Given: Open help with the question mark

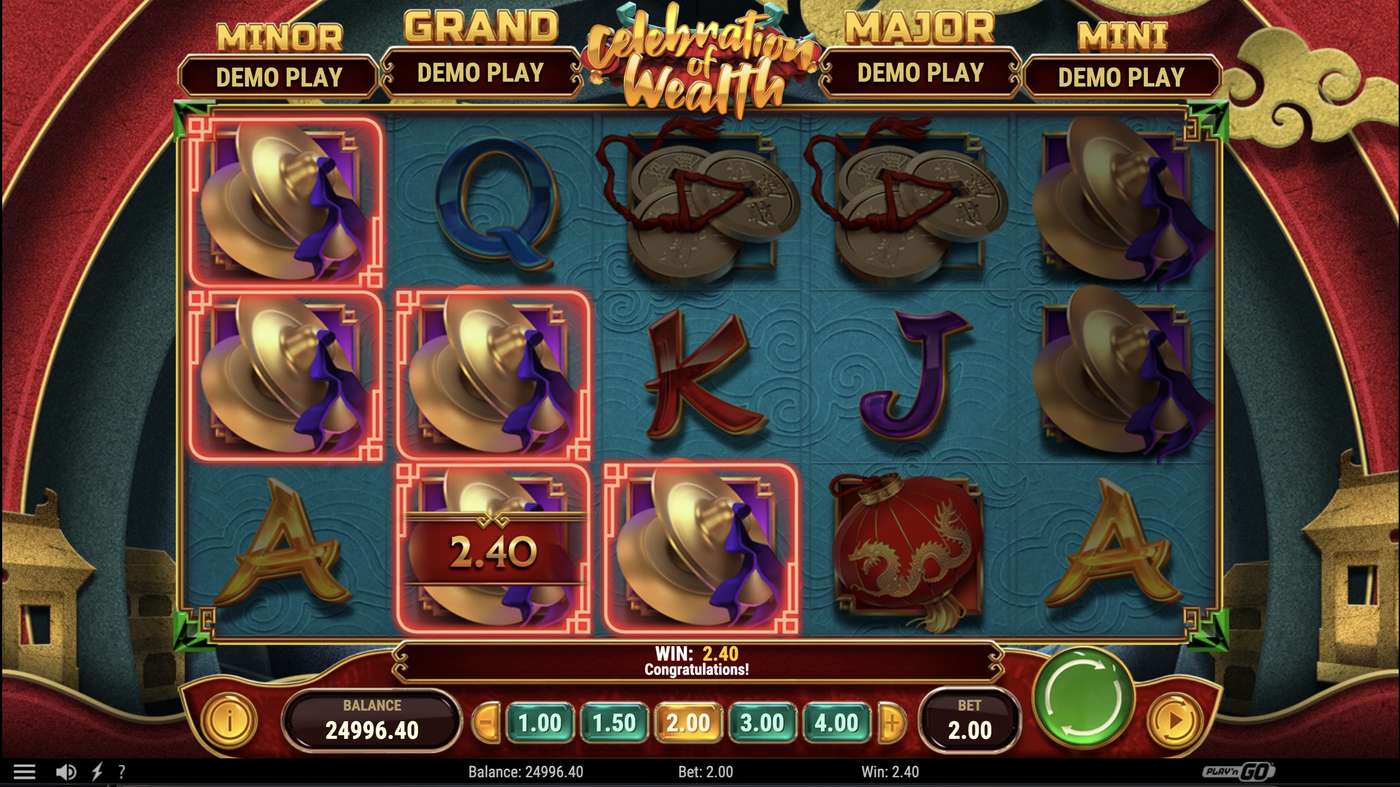Looking at the screenshot, I should click(122, 772).
